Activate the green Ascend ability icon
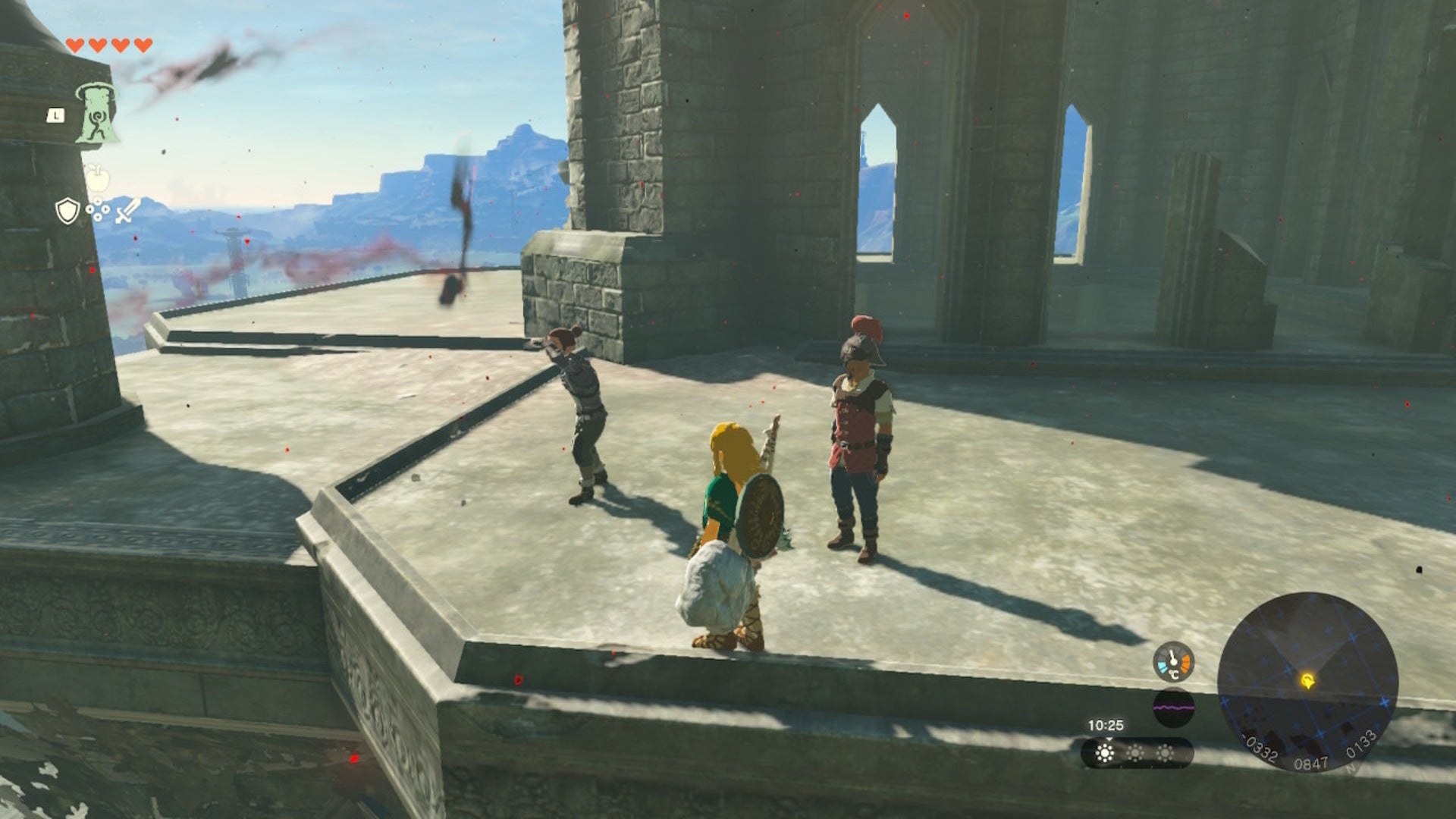Image resolution: width=1456 pixels, height=819 pixels. (x=97, y=114)
